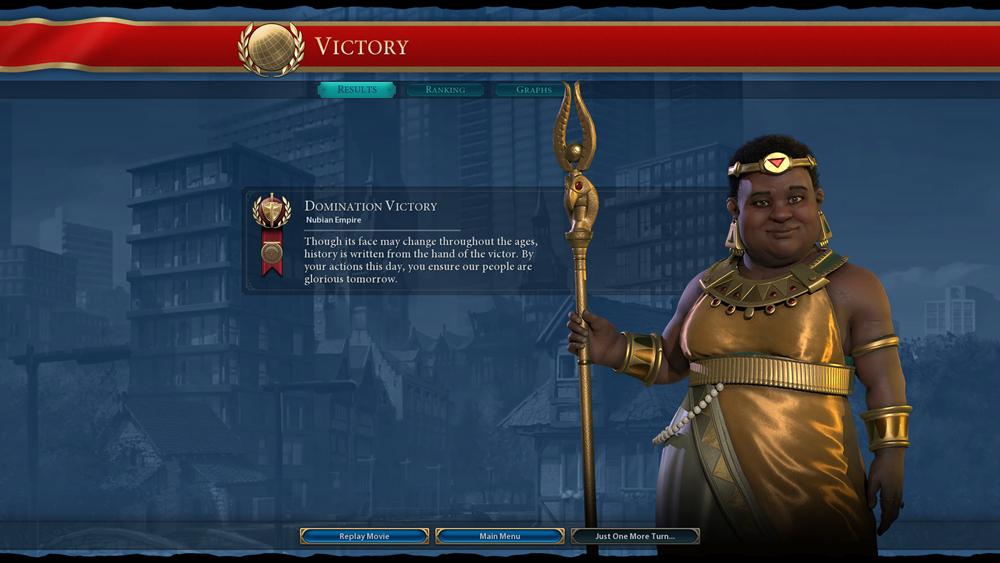This screenshot has height=563, width=1000.
Task: Show the Graphs tab
Action: [534, 90]
